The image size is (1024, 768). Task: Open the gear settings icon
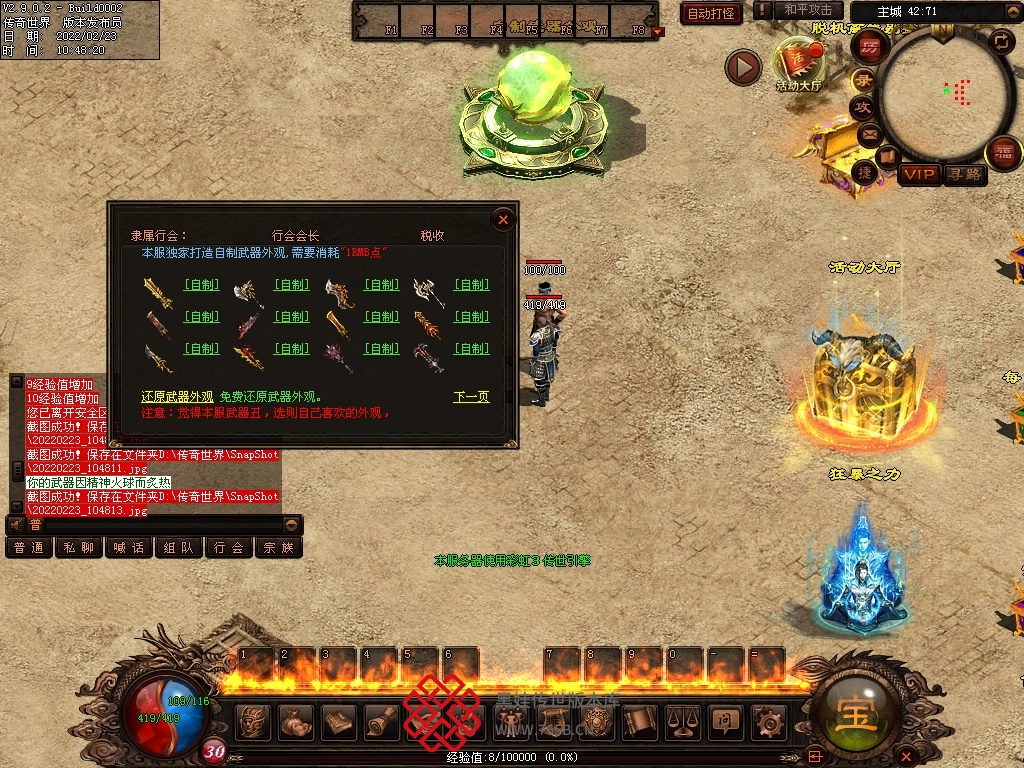[769, 721]
